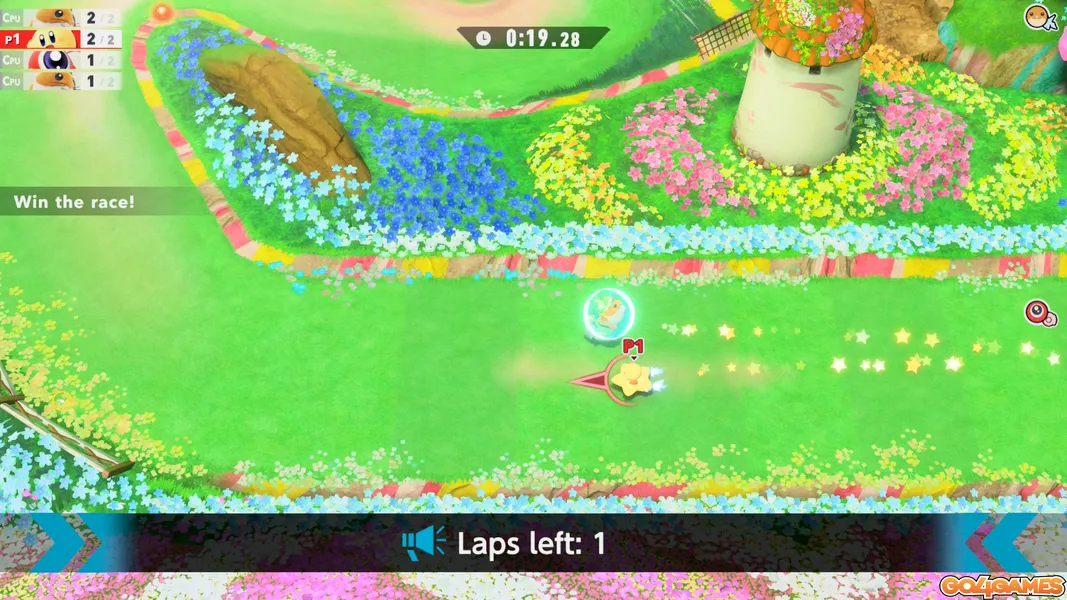Select the P1 Kirby ranking row
This screenshot has width=1067, height=600.
(x=60, y=39)
